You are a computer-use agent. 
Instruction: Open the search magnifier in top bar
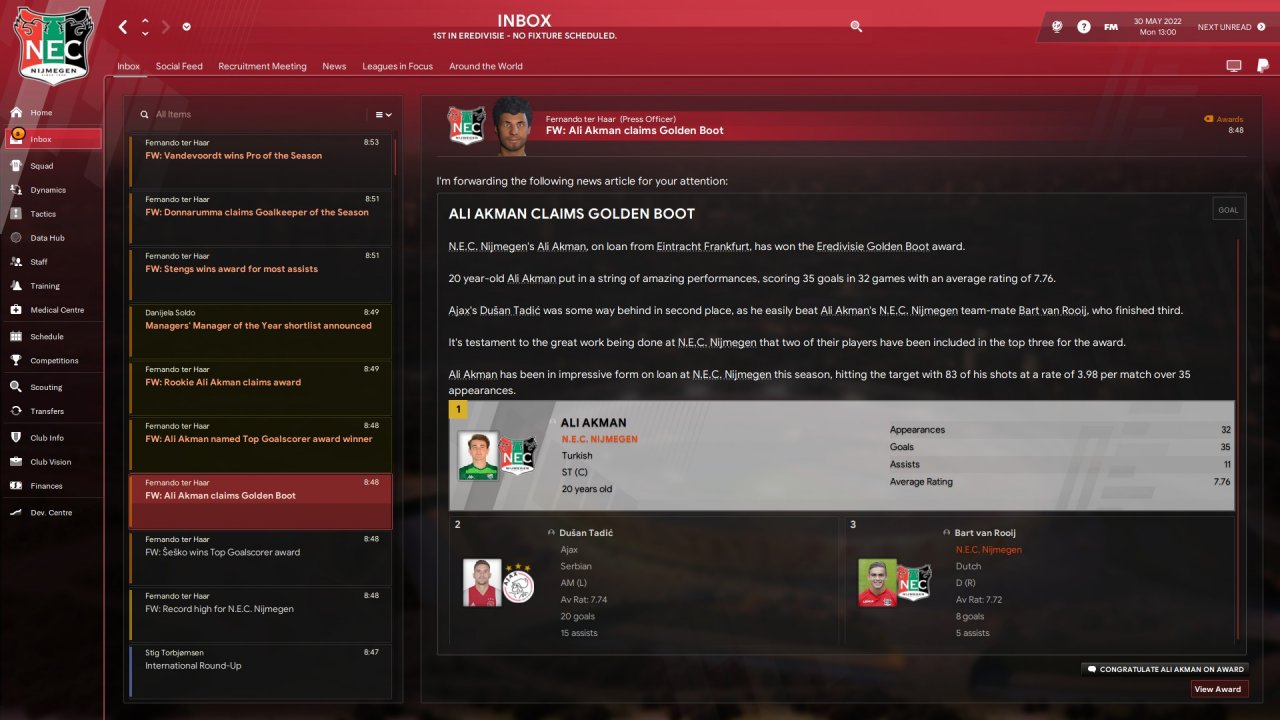coord(856,27)
